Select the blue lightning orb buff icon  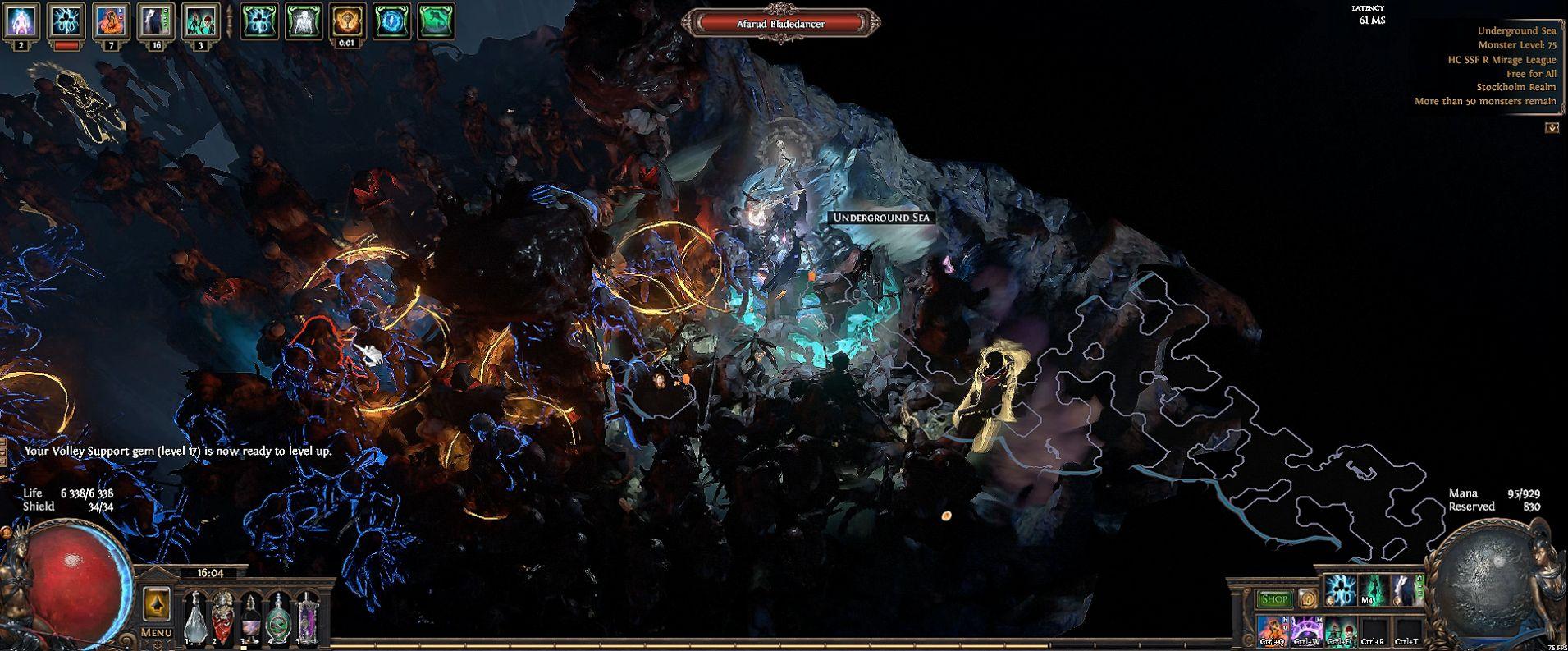point(392,21)
